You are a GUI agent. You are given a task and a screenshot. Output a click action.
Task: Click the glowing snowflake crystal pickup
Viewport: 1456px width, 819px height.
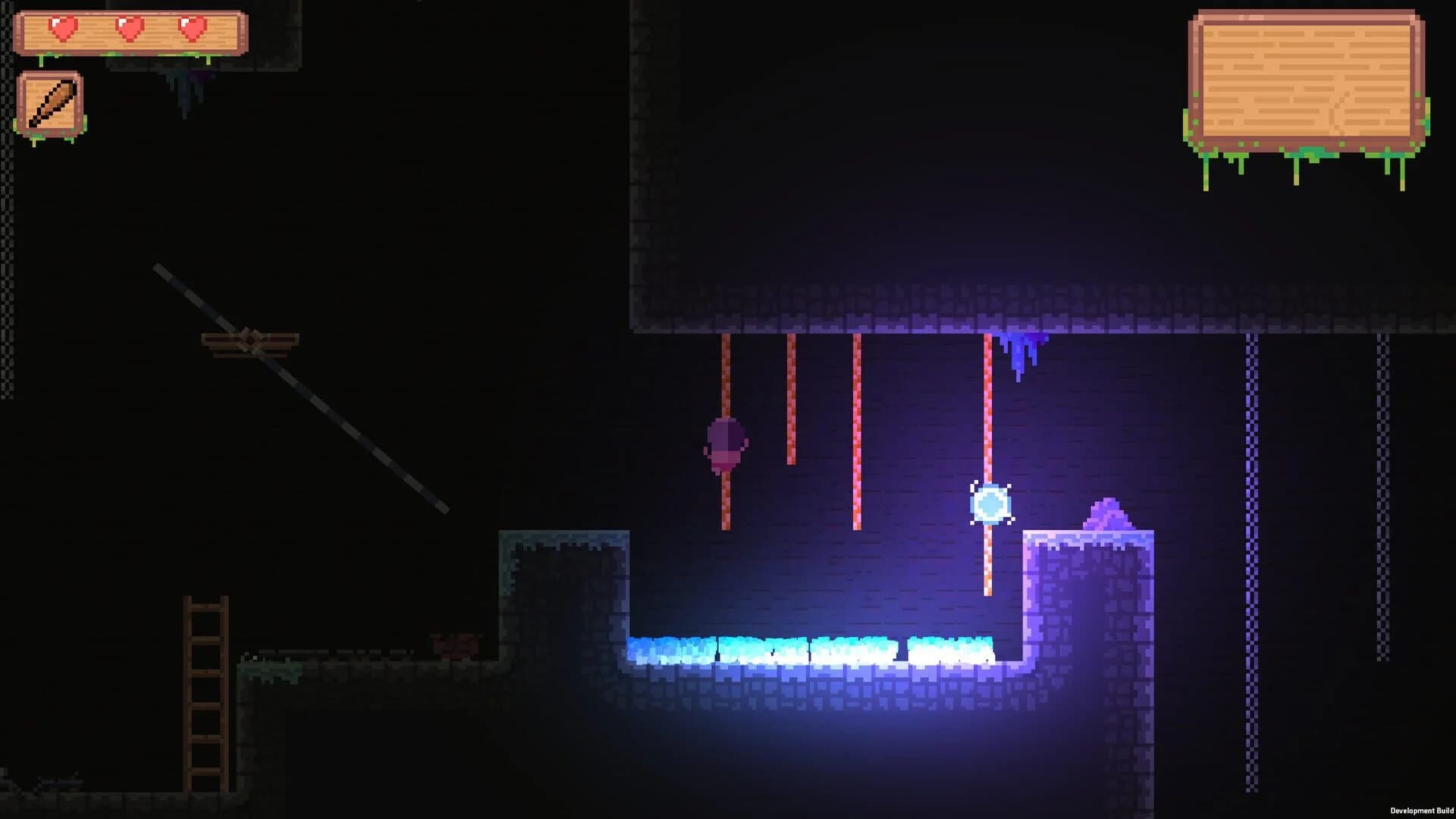click(990, 502)
